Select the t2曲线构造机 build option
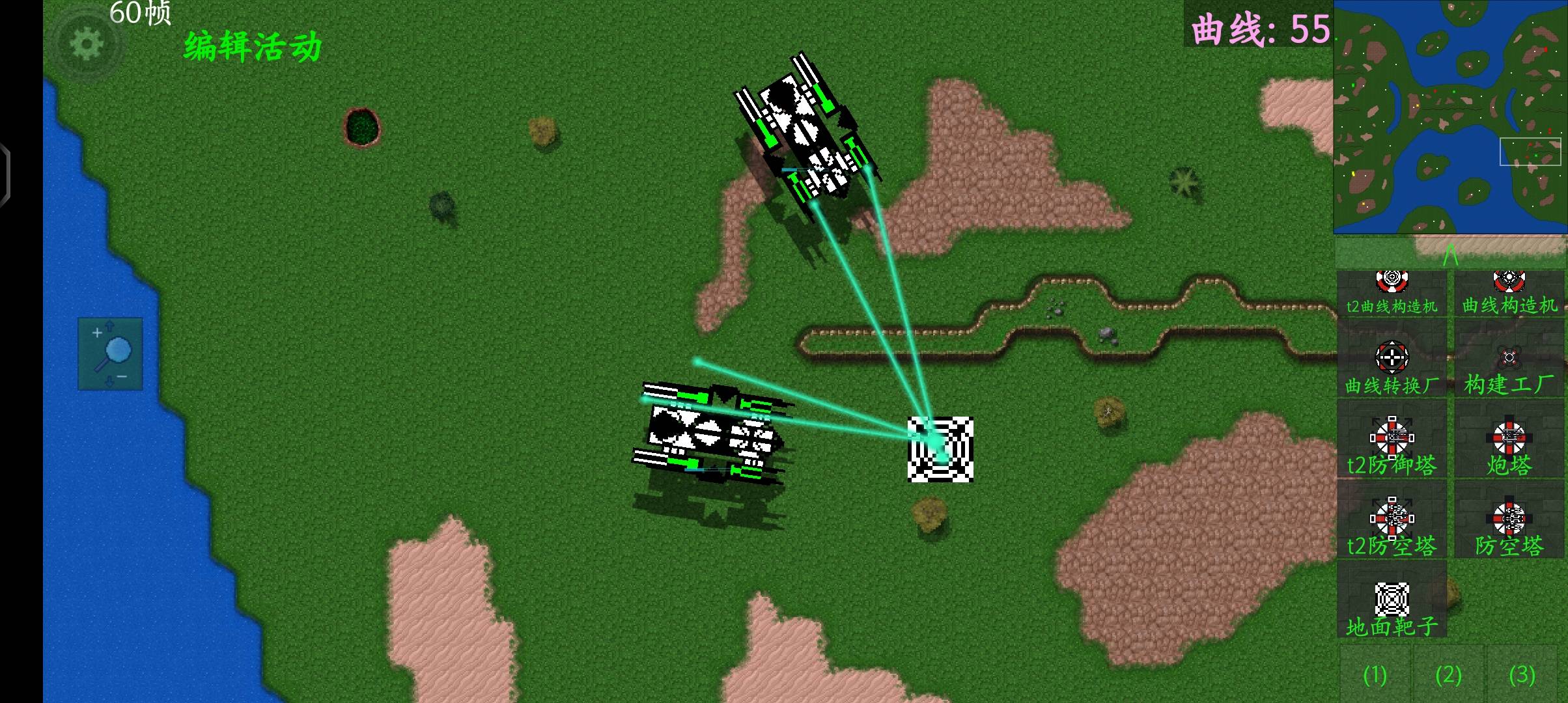The height and width of the screenshot is (703, 1568). click(1392, 294)
